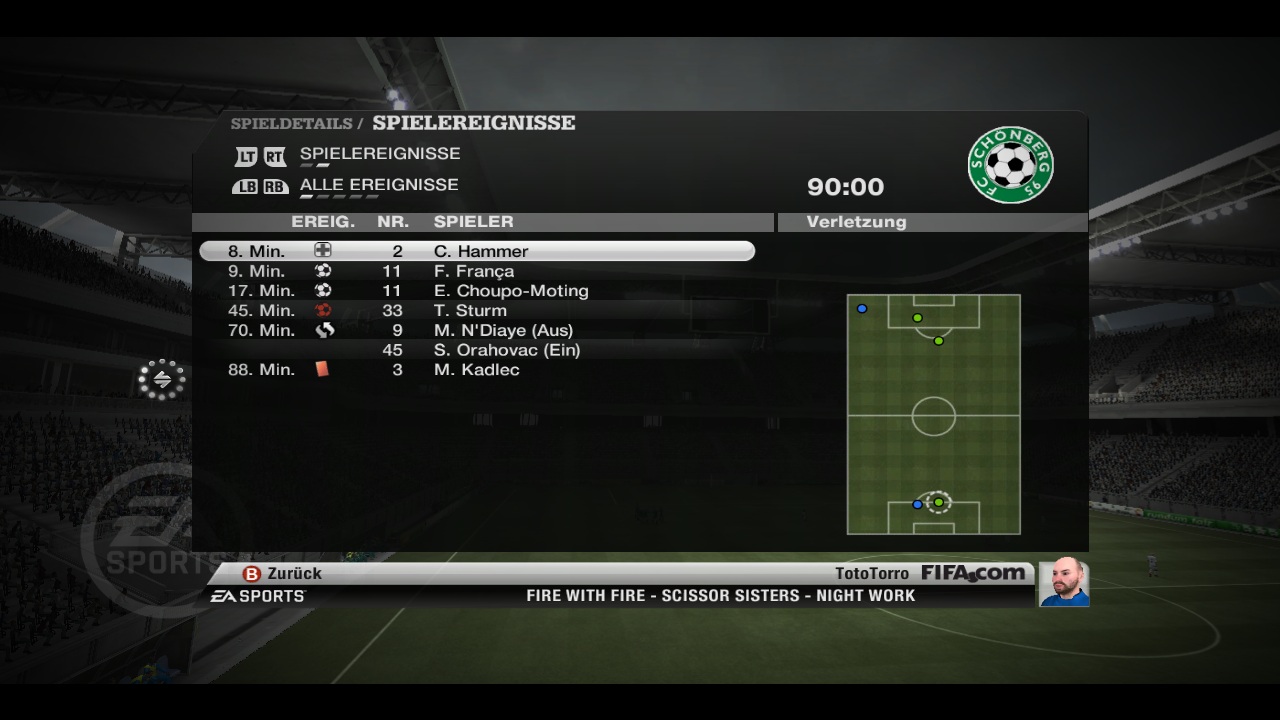1280x720 pixels.
Task: Select C. Hammer injury event row
Action: tap(477, 251)
